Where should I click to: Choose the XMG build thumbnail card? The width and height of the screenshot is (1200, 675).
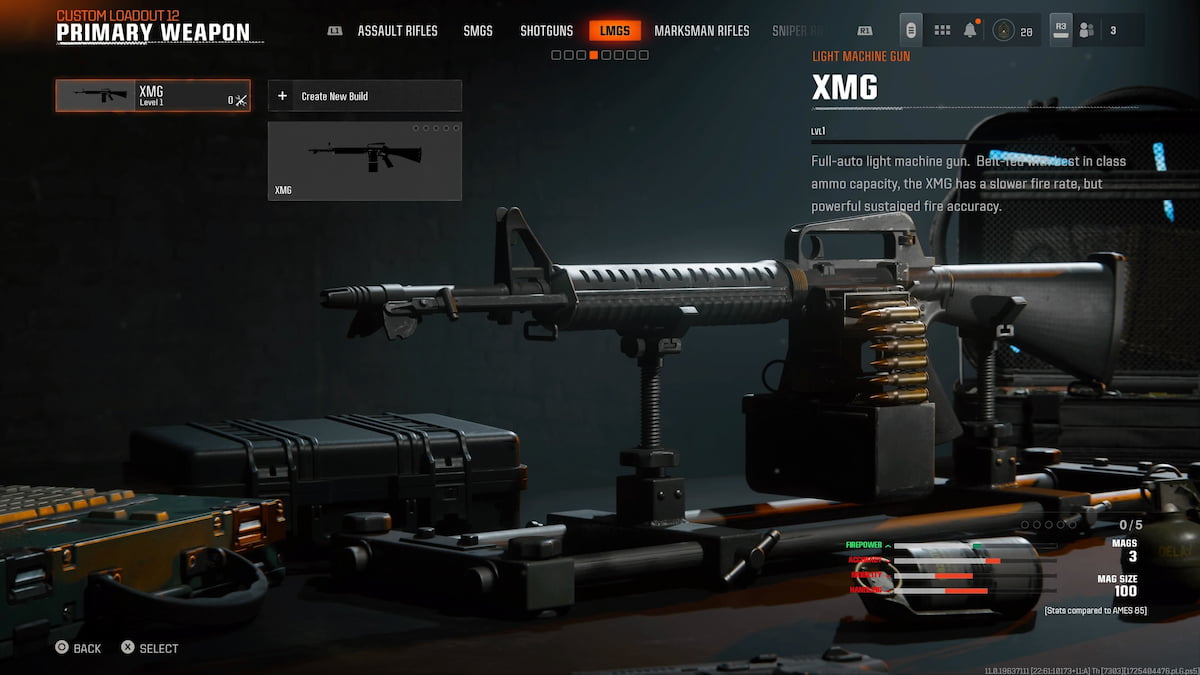(x=364, y=161)
